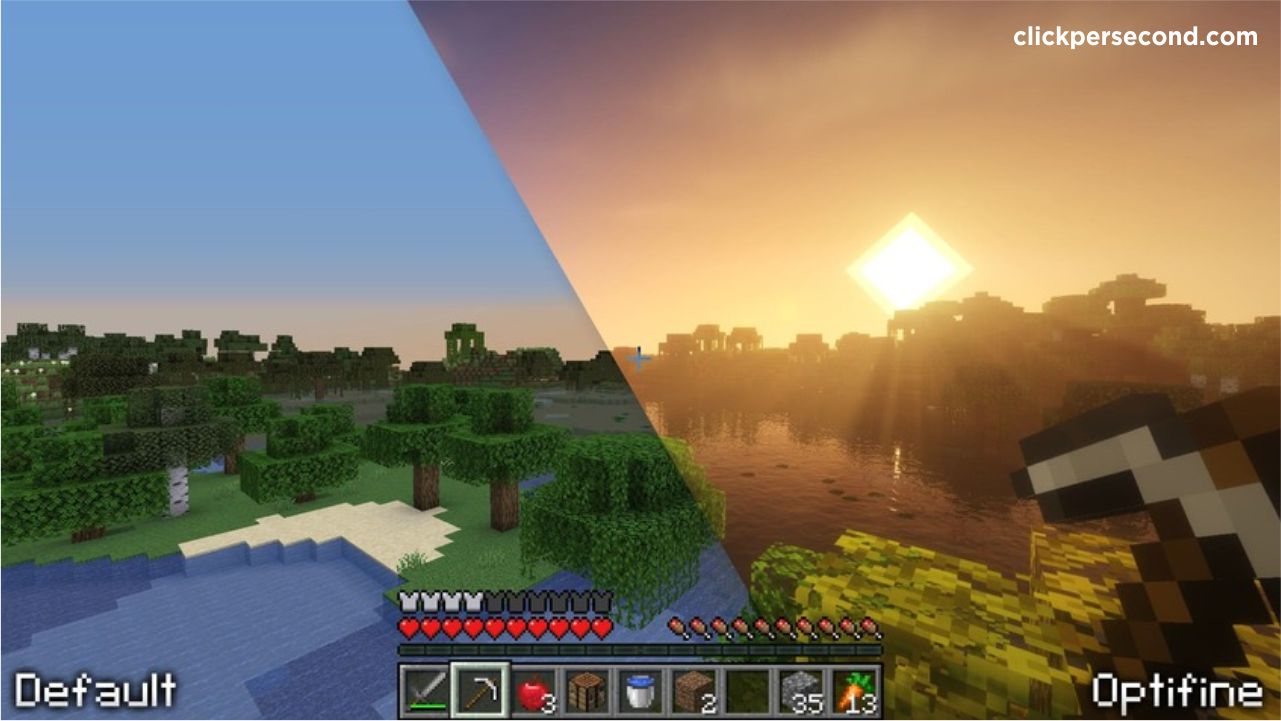The height and width of the screenshot is (721, 1281).
Task: Click the rightmost armor point icon
Action: [603, 603]
